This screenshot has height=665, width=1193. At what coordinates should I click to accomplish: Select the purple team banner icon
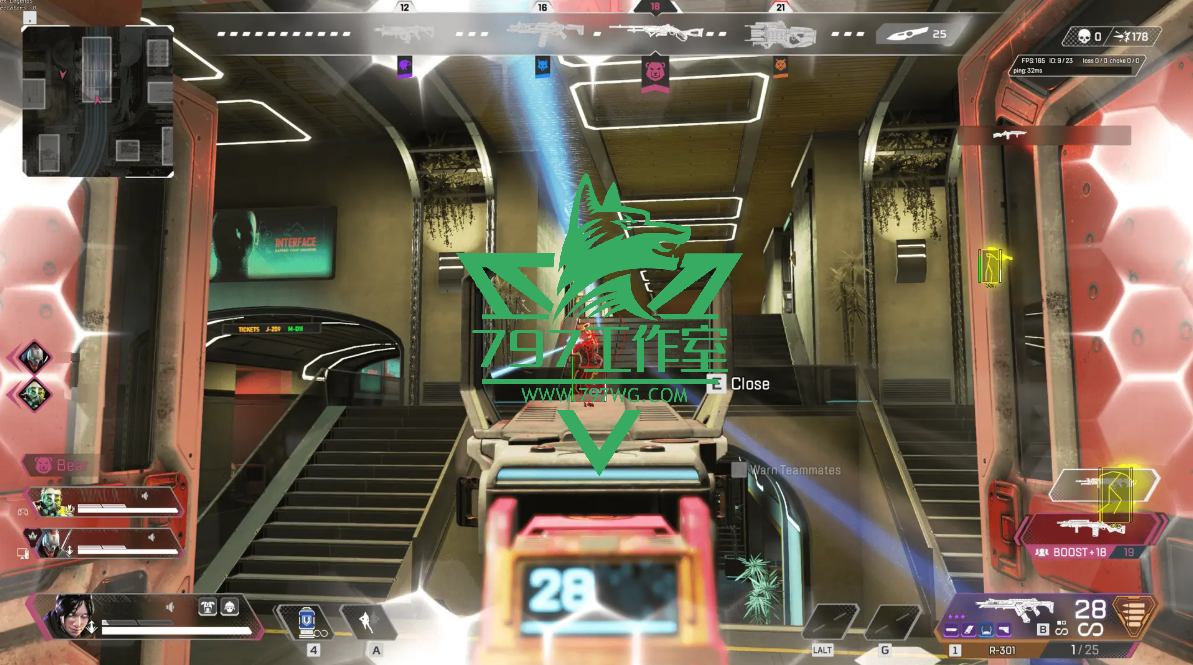pyautogui.click(x=405, y=65)
